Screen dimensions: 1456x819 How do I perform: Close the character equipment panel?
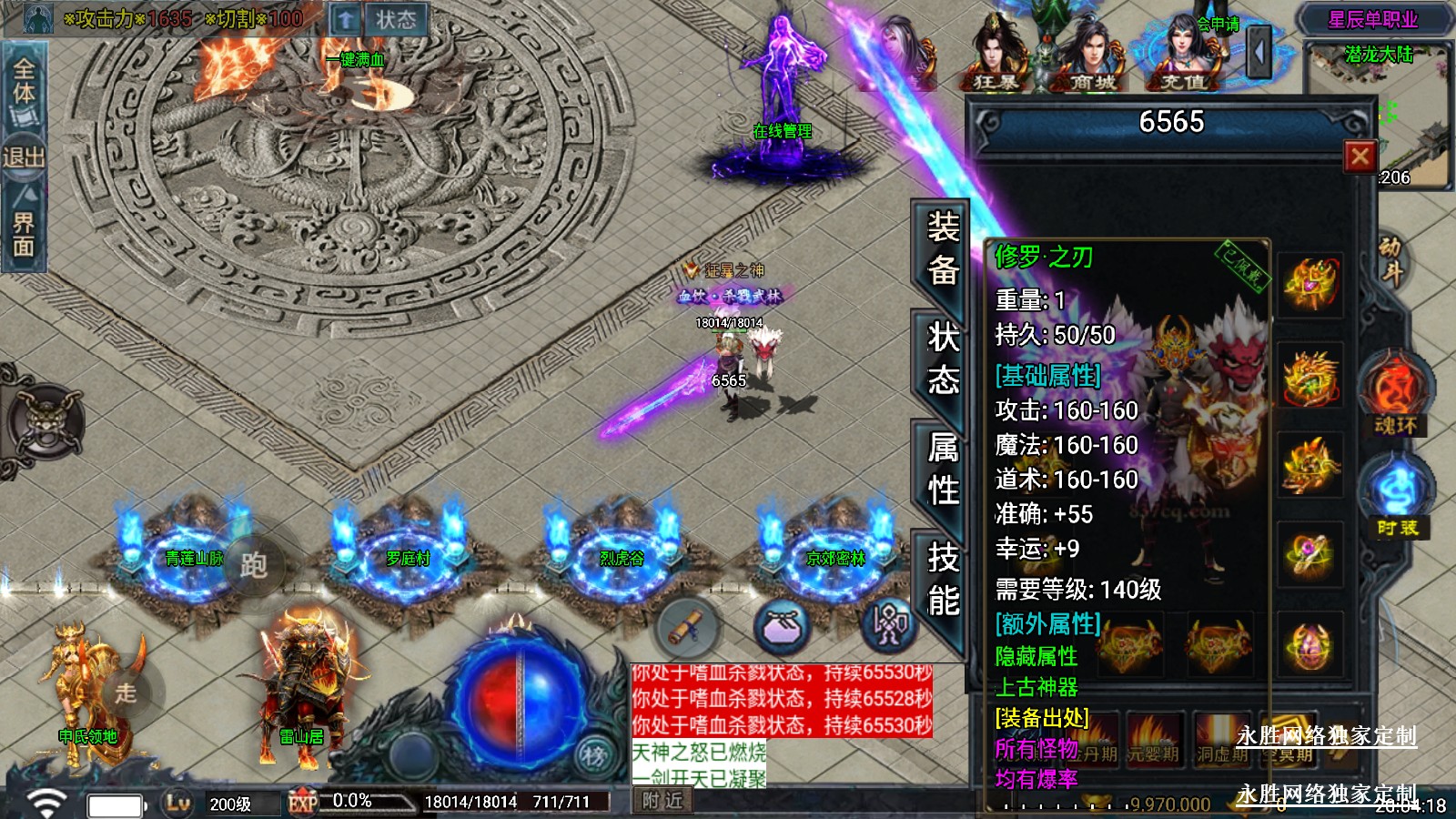1360,157
